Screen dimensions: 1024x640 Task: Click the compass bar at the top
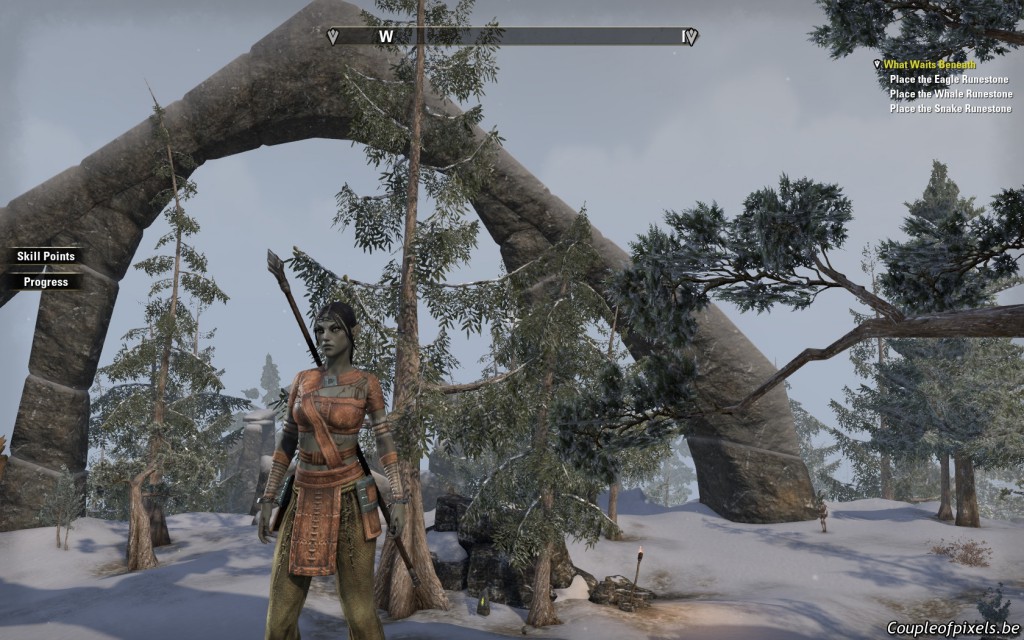(513, 37)
